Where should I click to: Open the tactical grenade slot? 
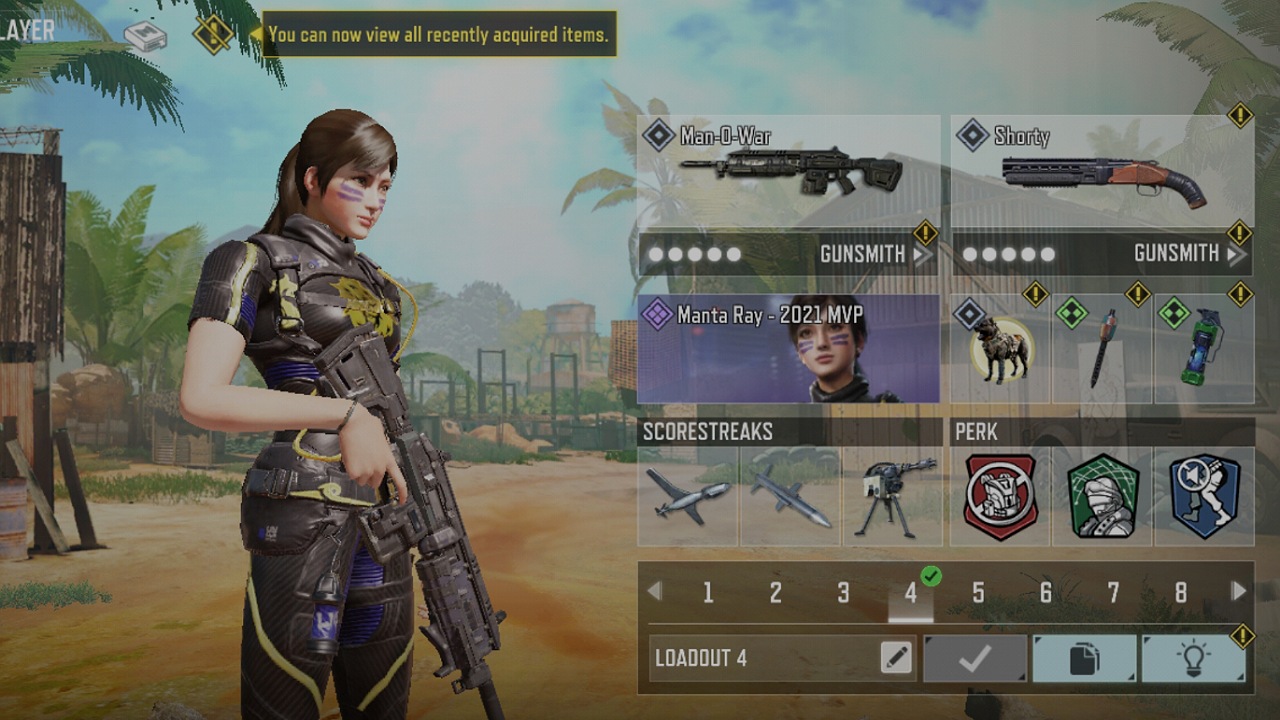[1204, 349]
